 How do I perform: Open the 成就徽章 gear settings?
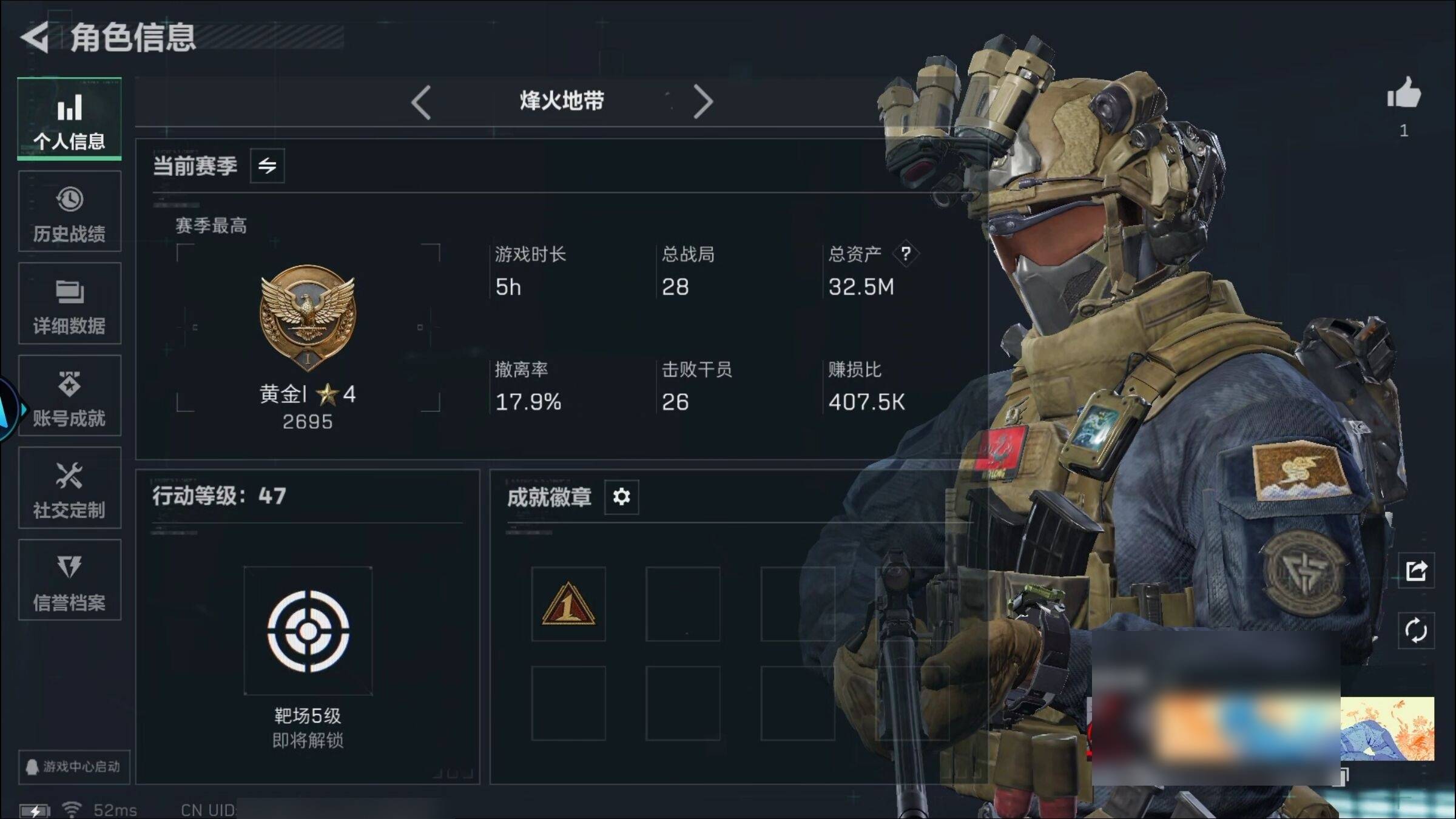coord(621,497)
